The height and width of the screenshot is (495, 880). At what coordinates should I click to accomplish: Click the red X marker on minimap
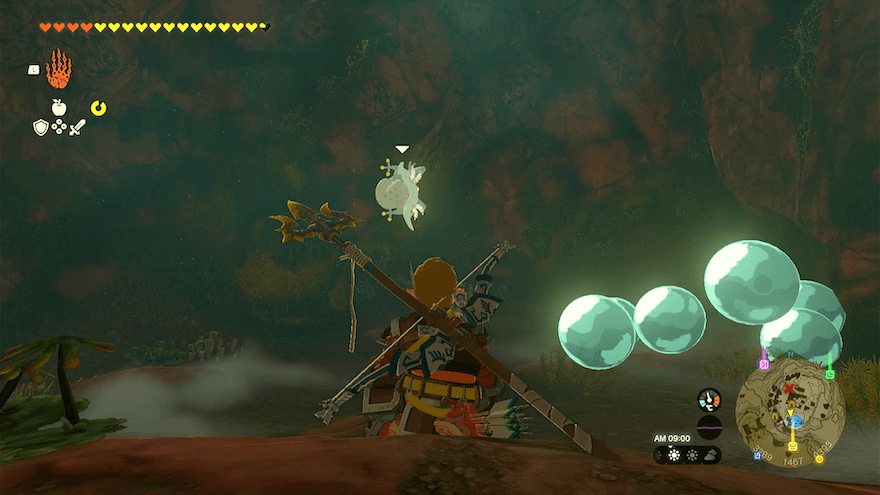(x=789, y=387)
